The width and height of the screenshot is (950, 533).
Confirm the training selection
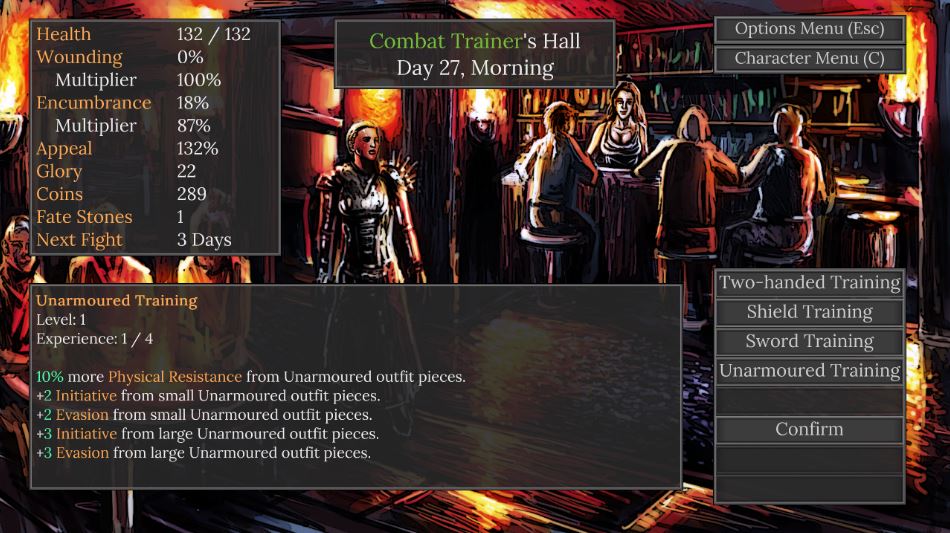tap(809, 429)
